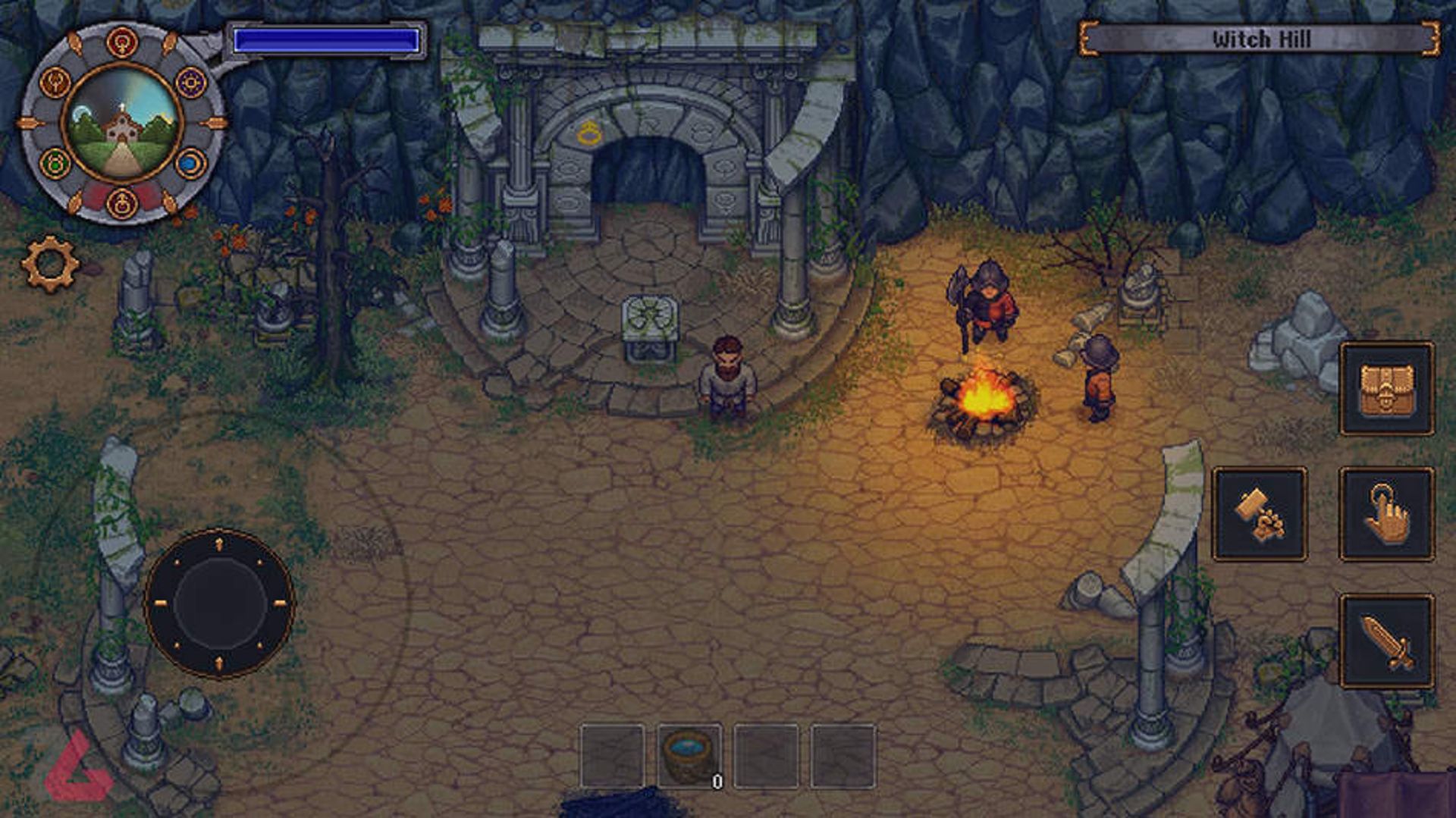Open the settings gear icon
1456x818 pixels.
(50, 261)
